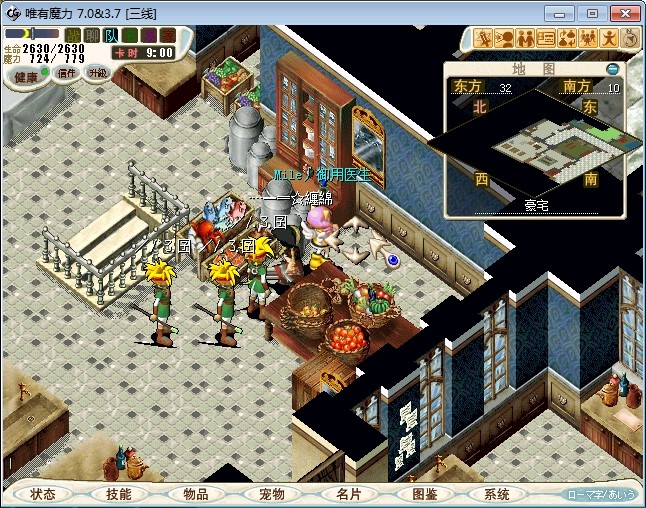Image resolution: width=646 pixels, height=508 pixels.
Task: Open the 宠物 pets menu
Action: 271,494
